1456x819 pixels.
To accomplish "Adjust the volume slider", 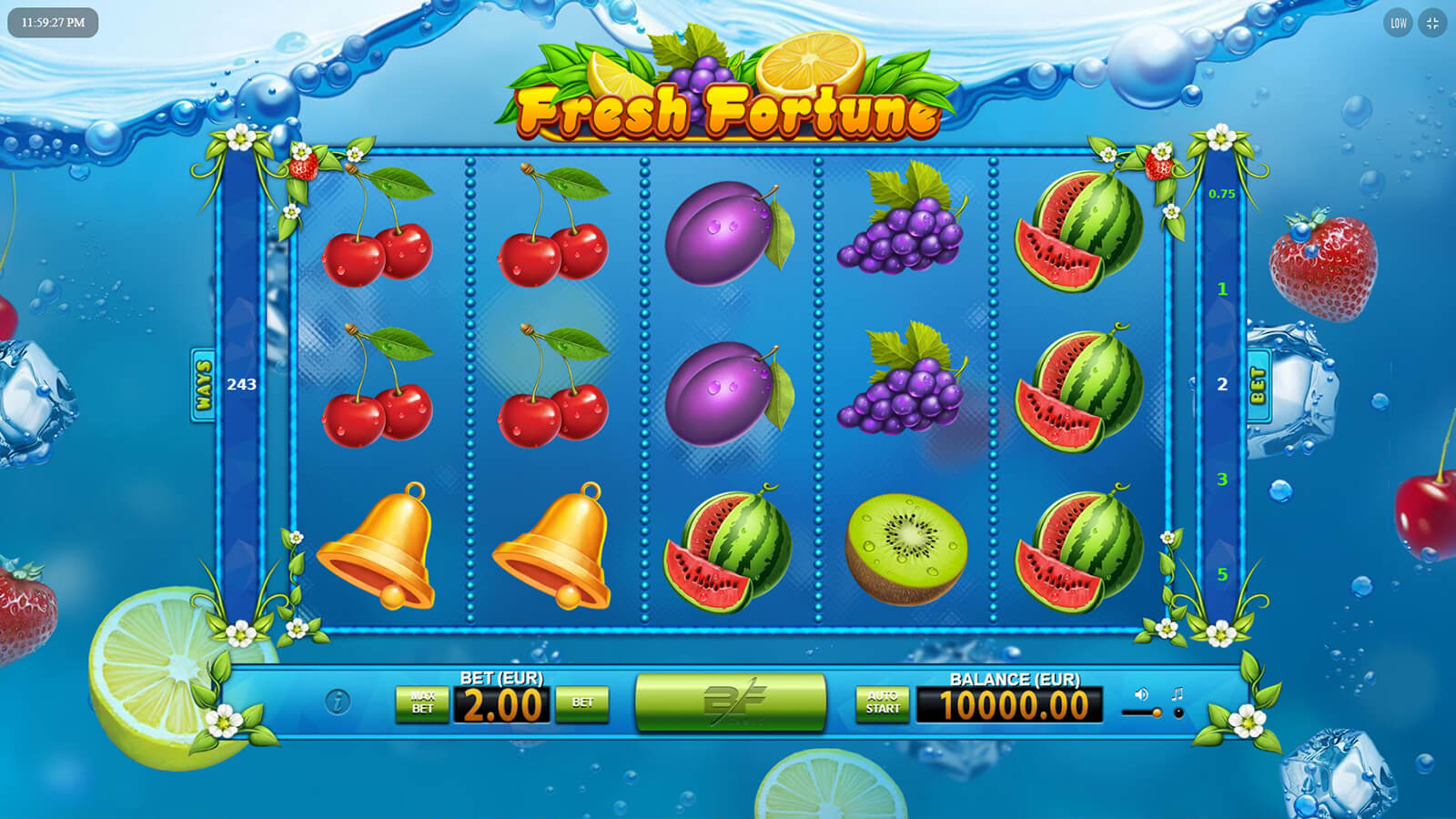I will coord(1143,713).
